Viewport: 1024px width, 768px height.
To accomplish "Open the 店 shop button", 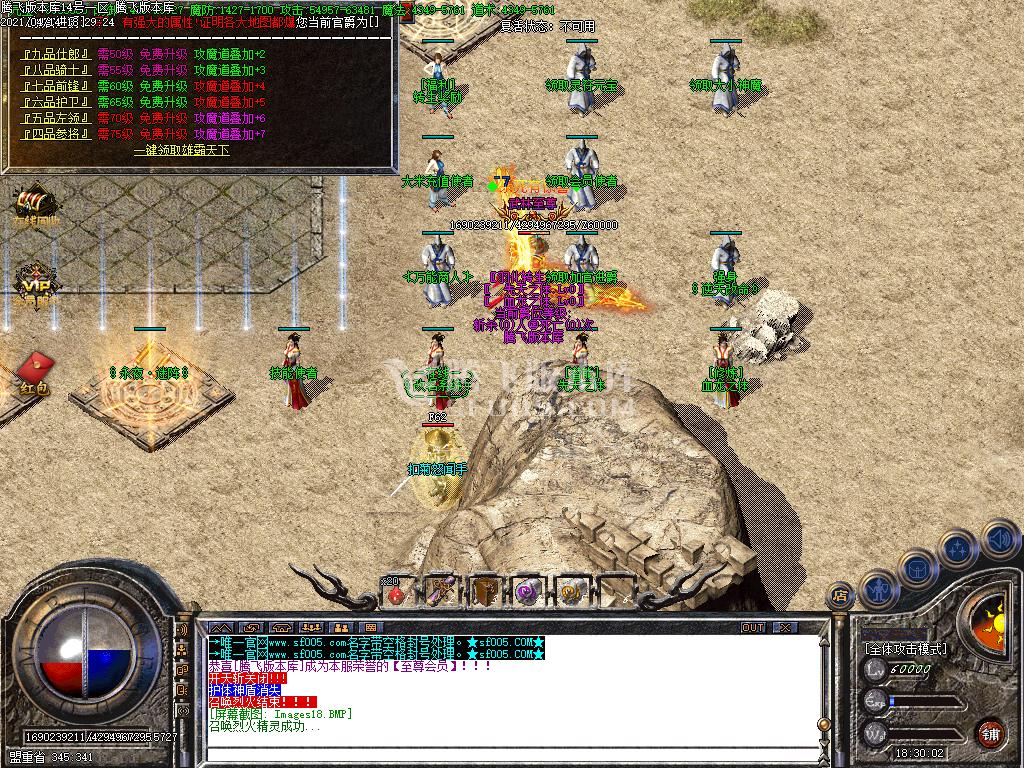I will coord(840,597).
